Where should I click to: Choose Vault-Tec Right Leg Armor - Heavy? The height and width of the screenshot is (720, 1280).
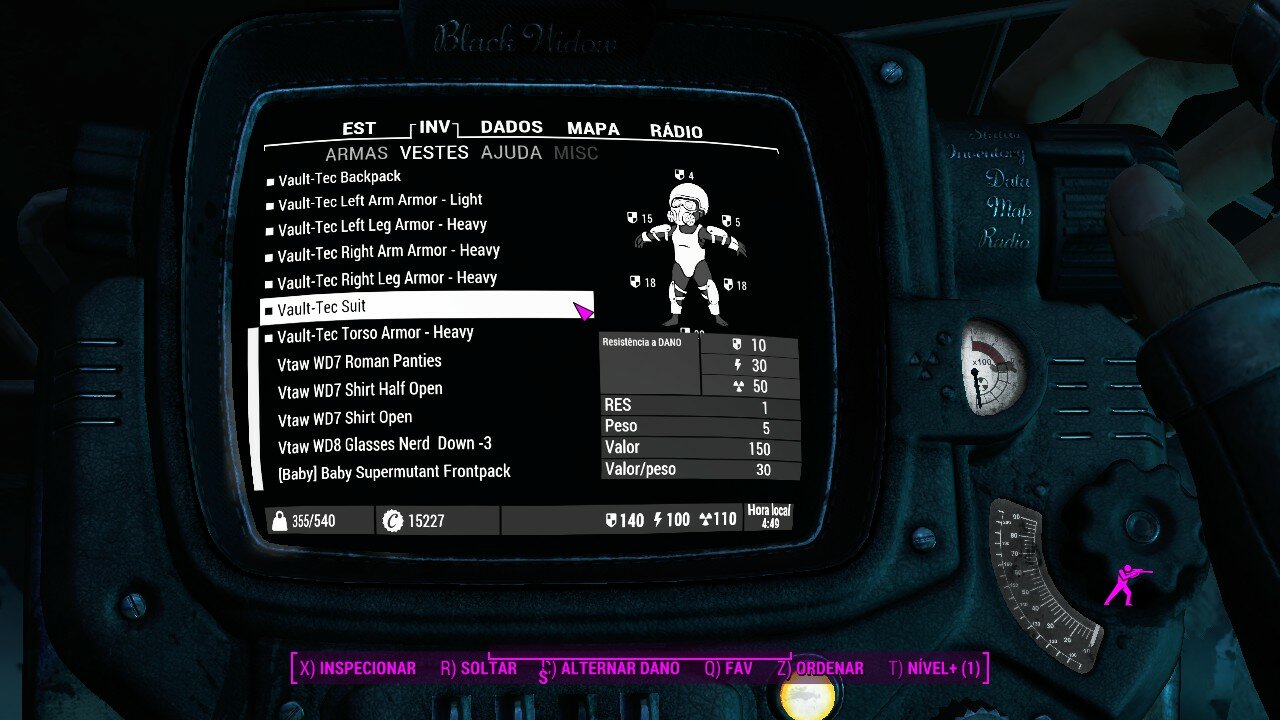387,280
